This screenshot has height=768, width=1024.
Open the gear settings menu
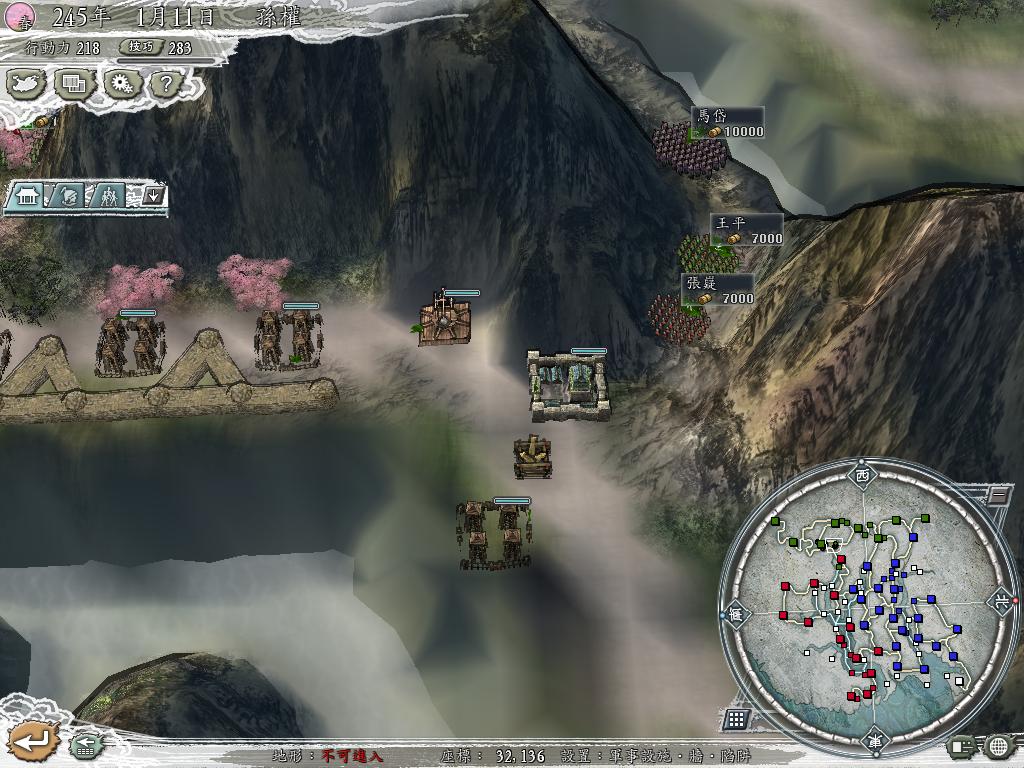122,84
